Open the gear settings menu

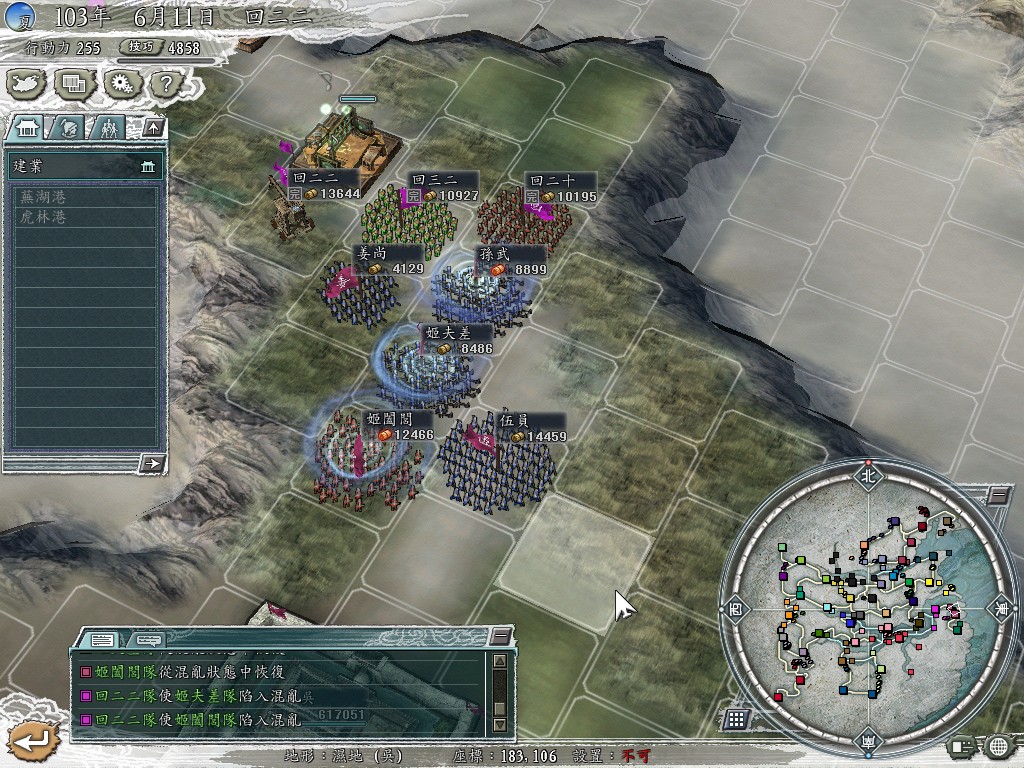pyautogui.click(x=120, y=84)
